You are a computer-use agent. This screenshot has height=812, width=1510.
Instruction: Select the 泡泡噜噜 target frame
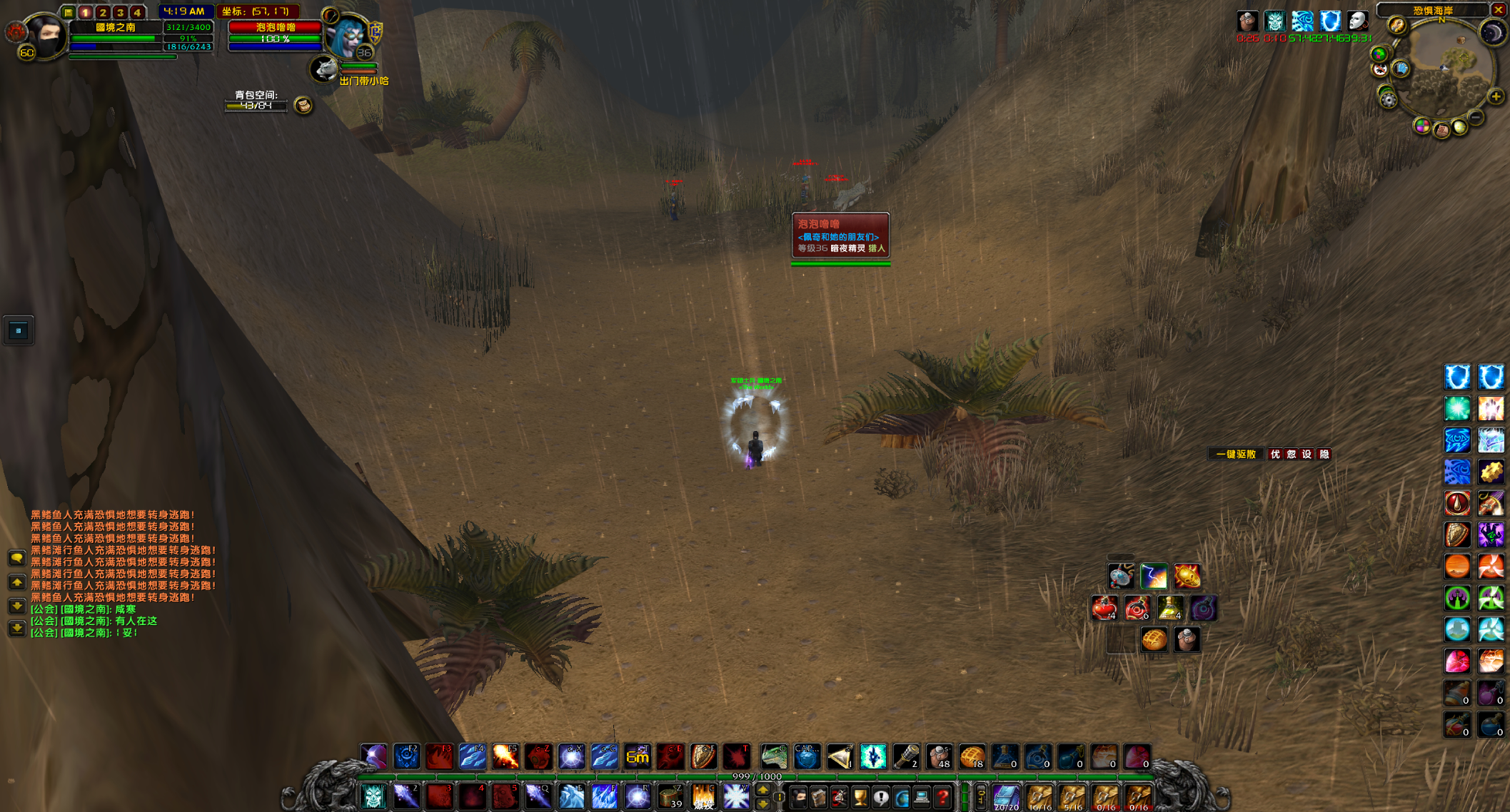pyautogui.click(x=275, y=33)
